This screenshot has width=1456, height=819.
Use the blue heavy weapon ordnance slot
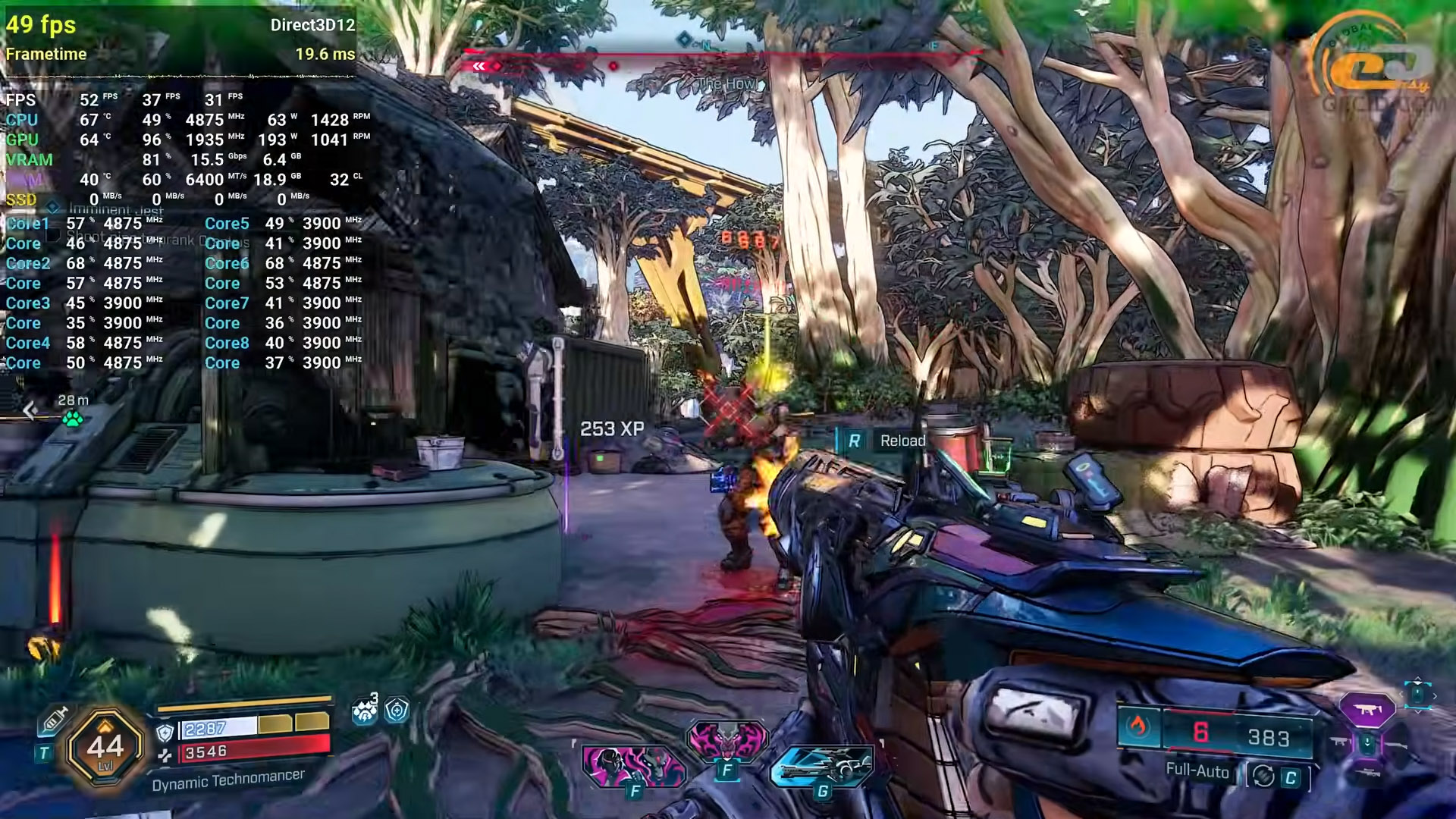click(x=821, y=766)
